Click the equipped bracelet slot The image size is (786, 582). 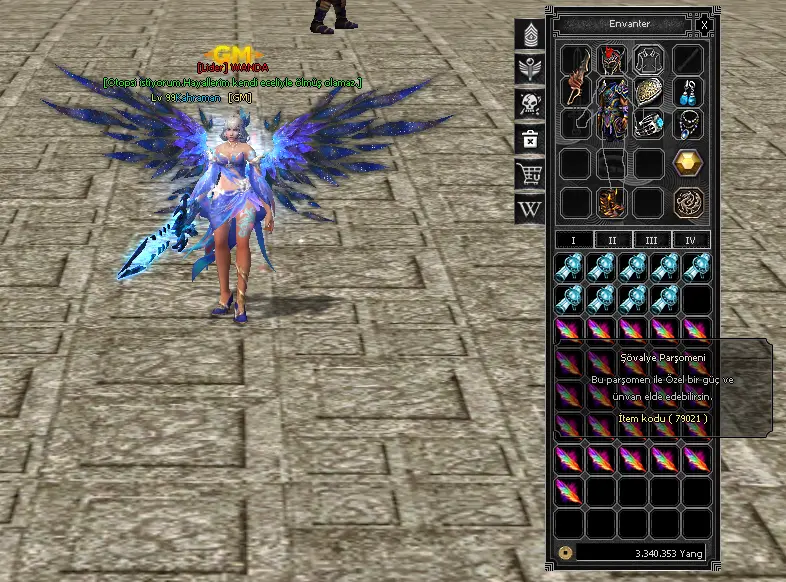coord(649,124)
